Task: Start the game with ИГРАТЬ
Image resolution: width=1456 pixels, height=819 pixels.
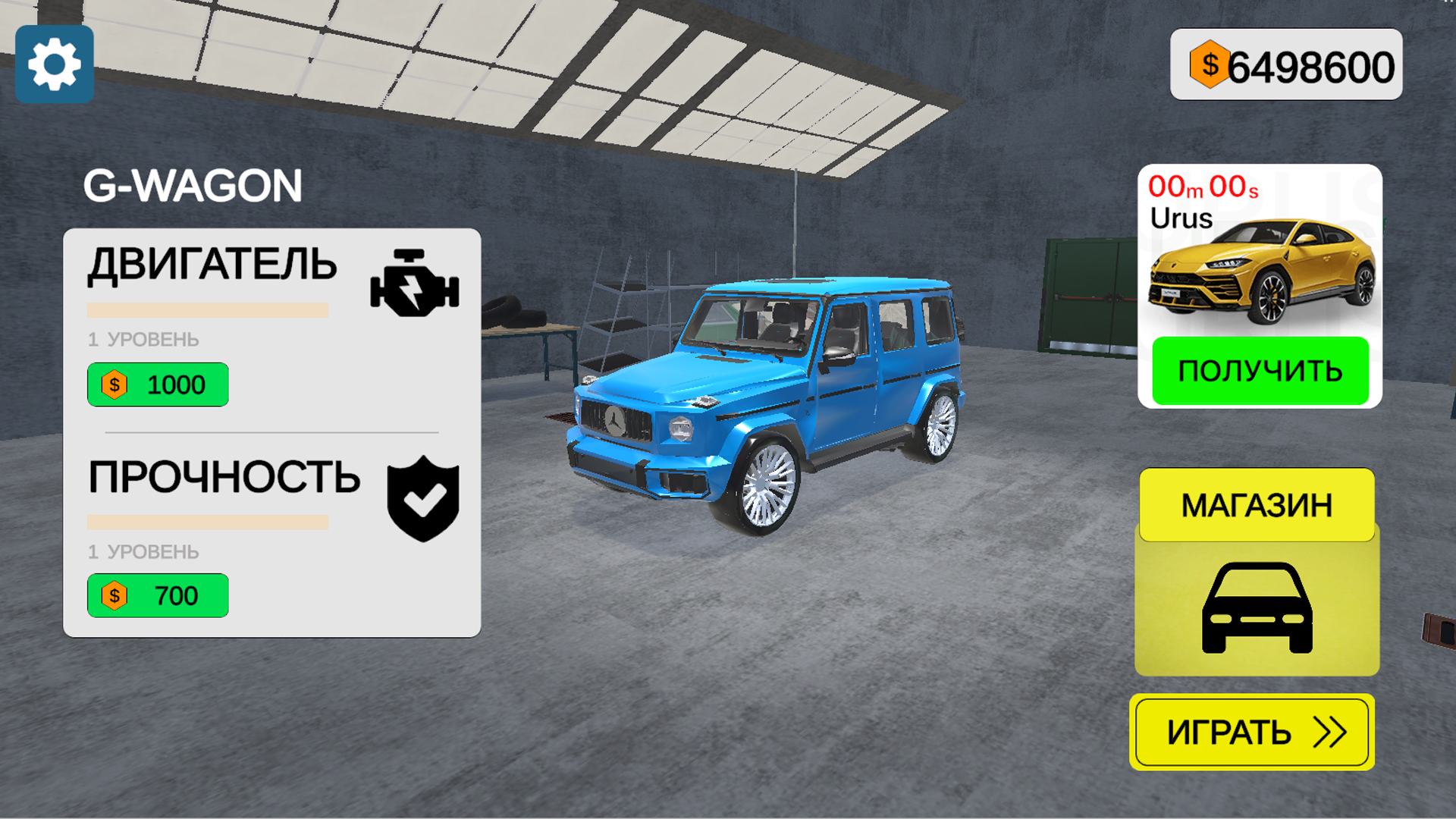Action: [x=1251, y=732]
